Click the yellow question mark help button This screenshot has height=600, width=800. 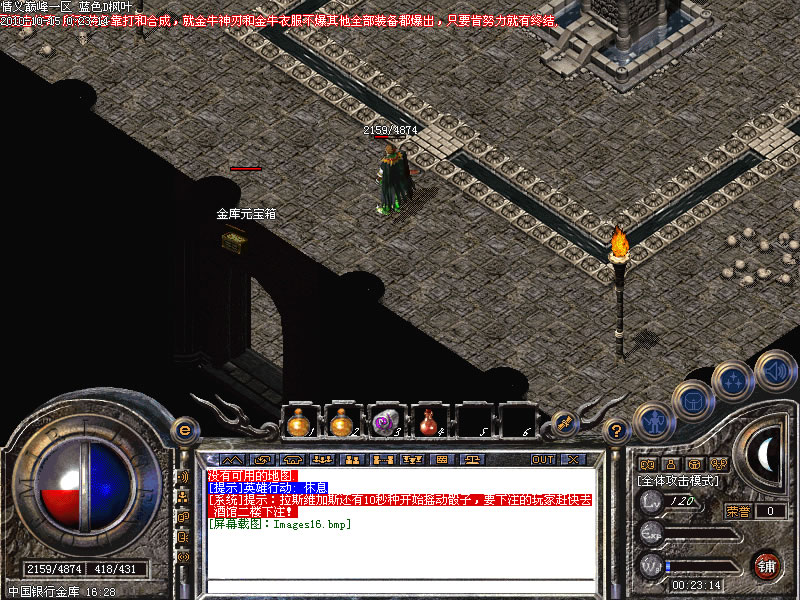coord(617,432)
